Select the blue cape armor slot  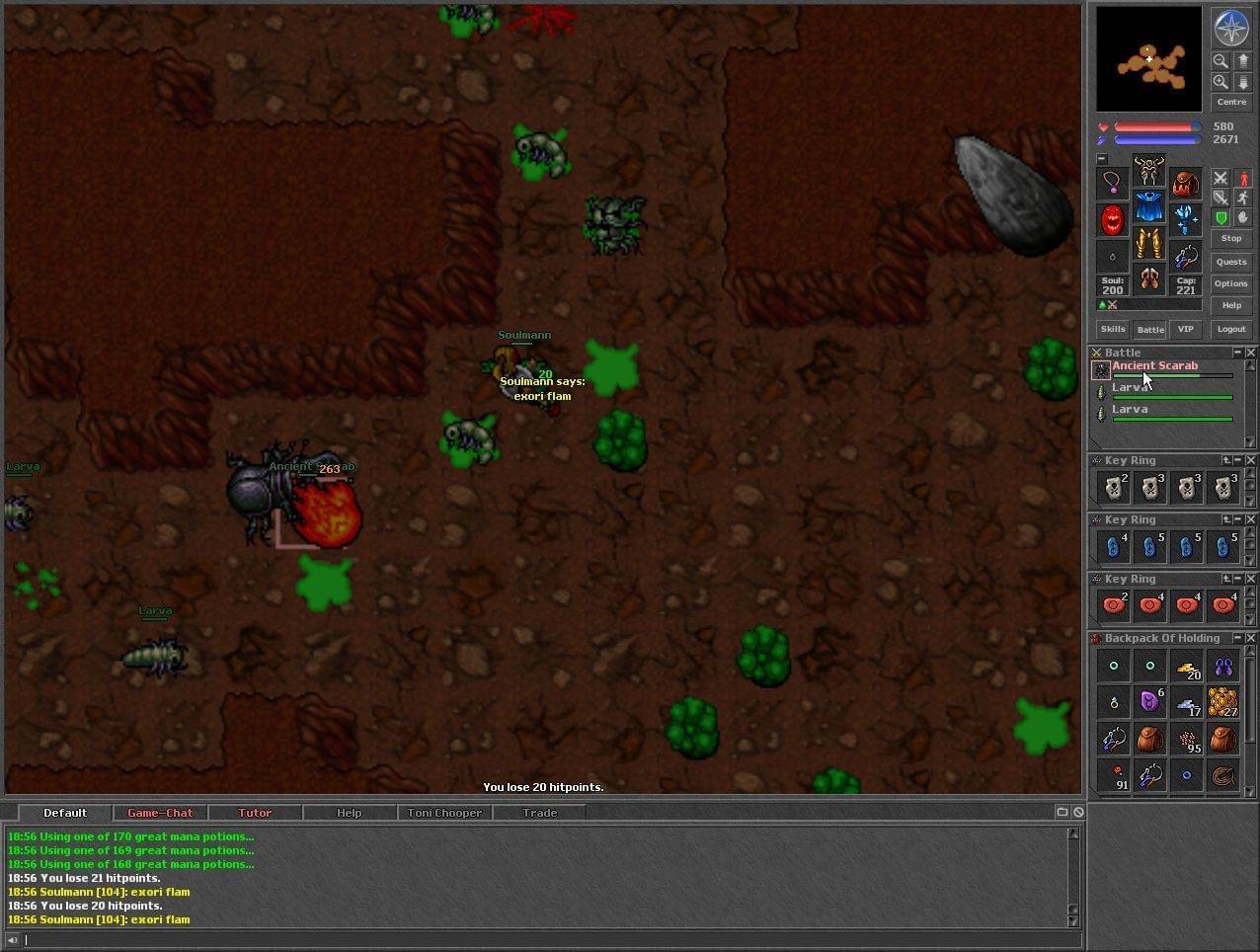[x=1148, y=207]
